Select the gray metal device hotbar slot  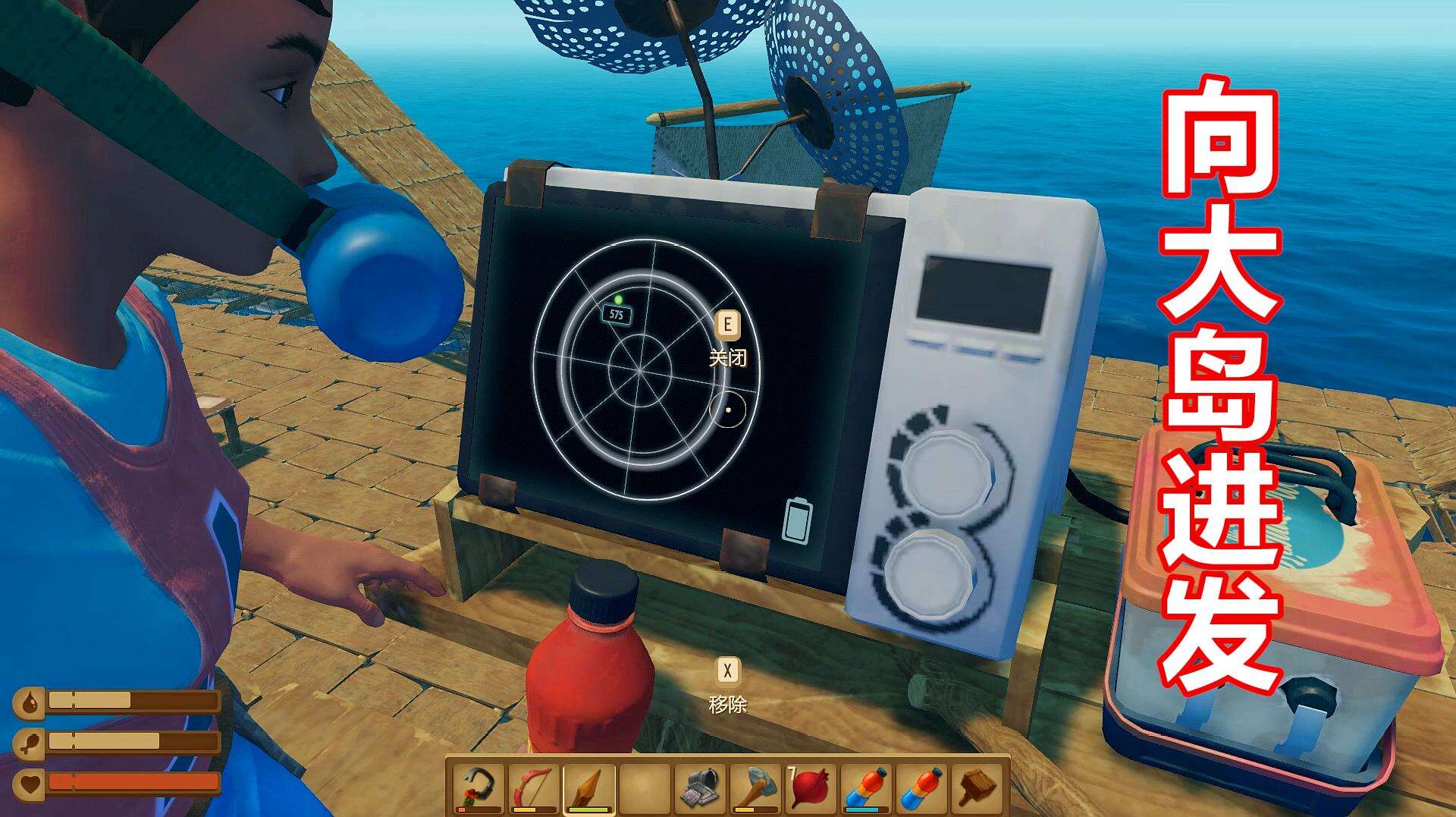click(x=698, y=787)
